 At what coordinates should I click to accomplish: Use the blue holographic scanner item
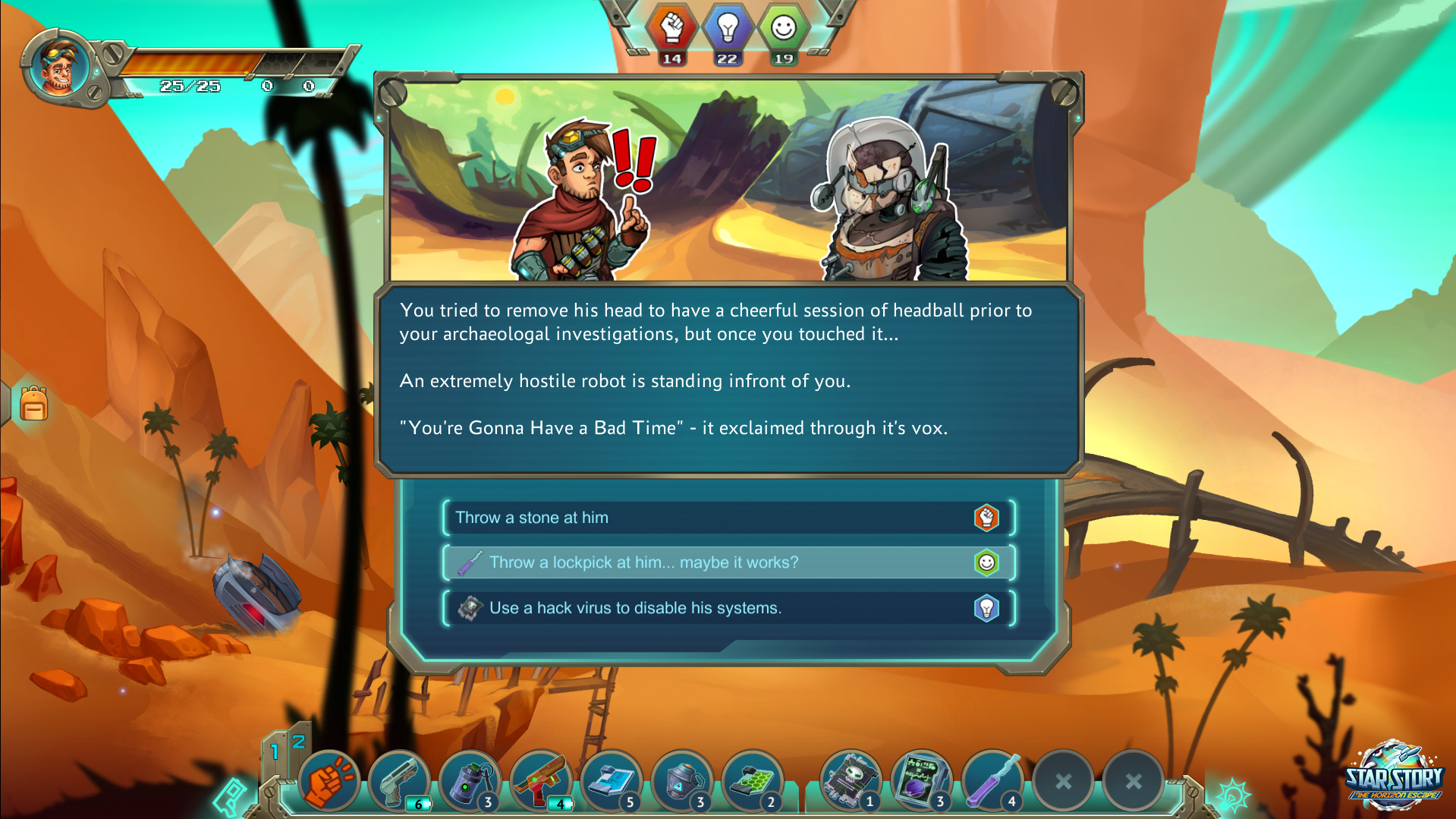point(611,781)
